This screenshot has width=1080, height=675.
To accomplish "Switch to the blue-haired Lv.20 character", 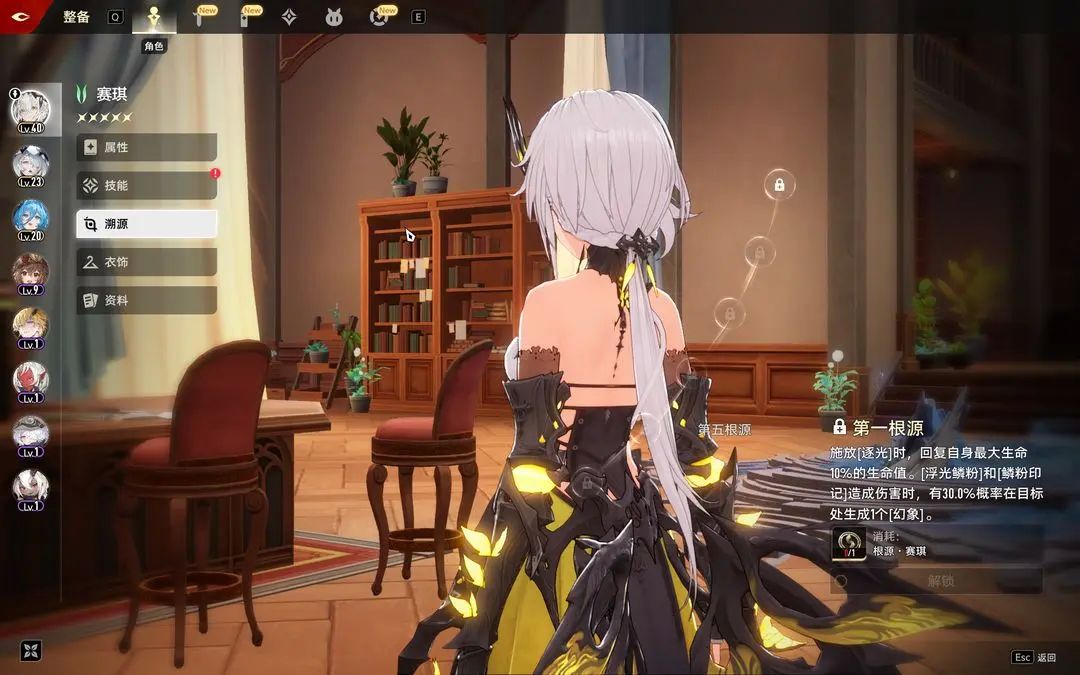I will tap(30, 219).
